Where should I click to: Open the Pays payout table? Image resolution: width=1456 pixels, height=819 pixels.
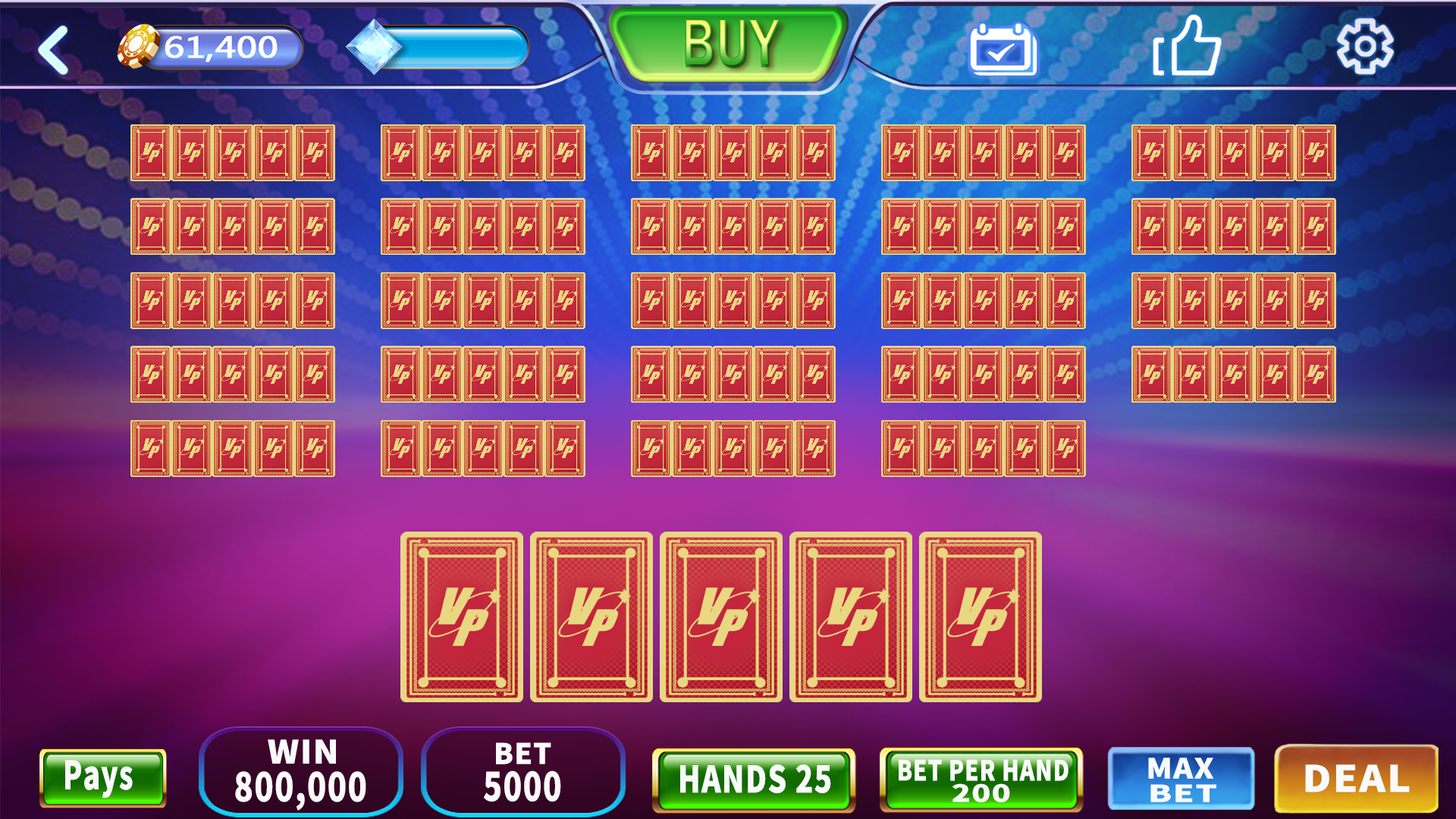pos(102,777)
